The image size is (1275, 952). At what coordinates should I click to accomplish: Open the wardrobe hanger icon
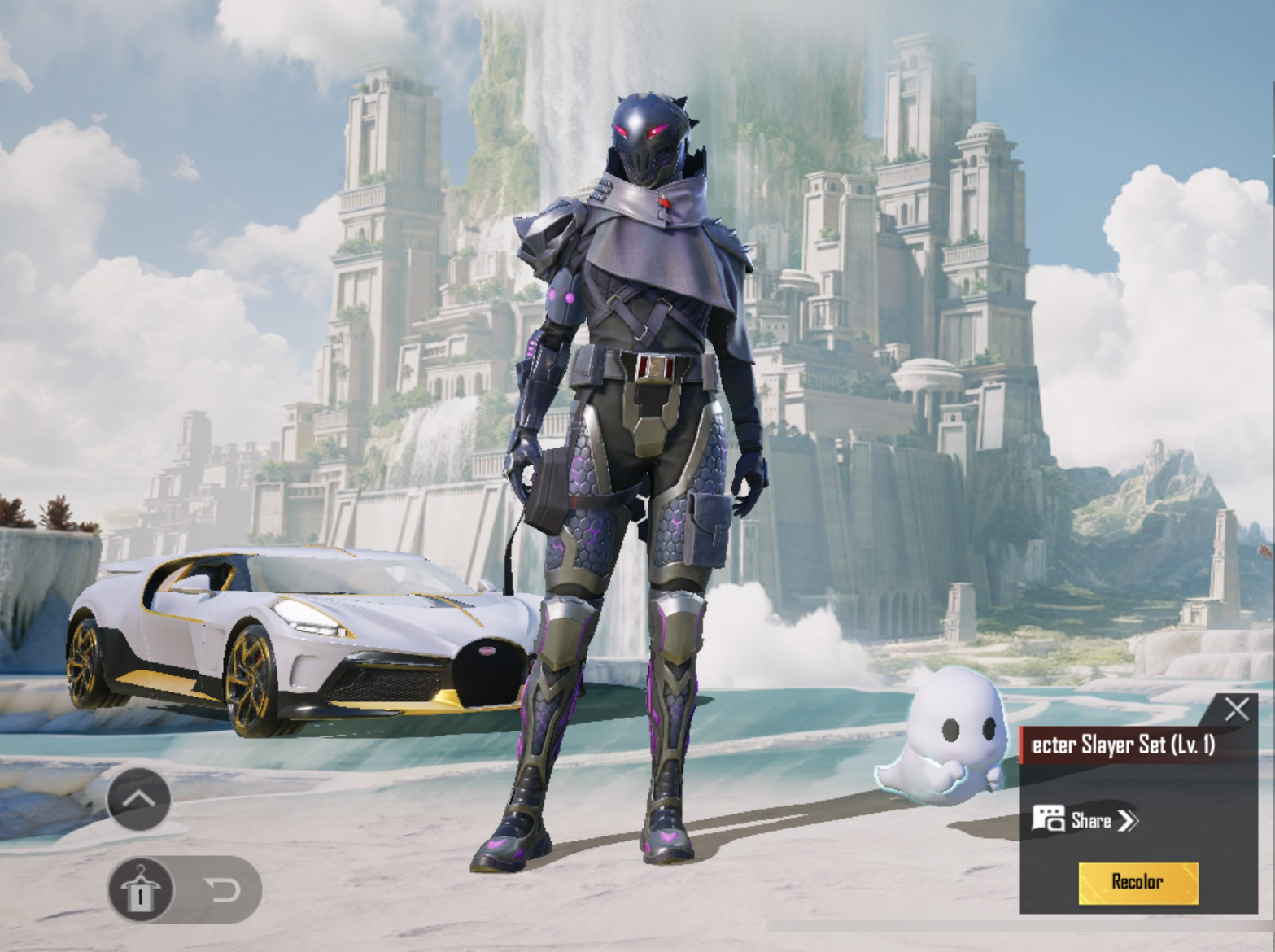pos(141,890)
